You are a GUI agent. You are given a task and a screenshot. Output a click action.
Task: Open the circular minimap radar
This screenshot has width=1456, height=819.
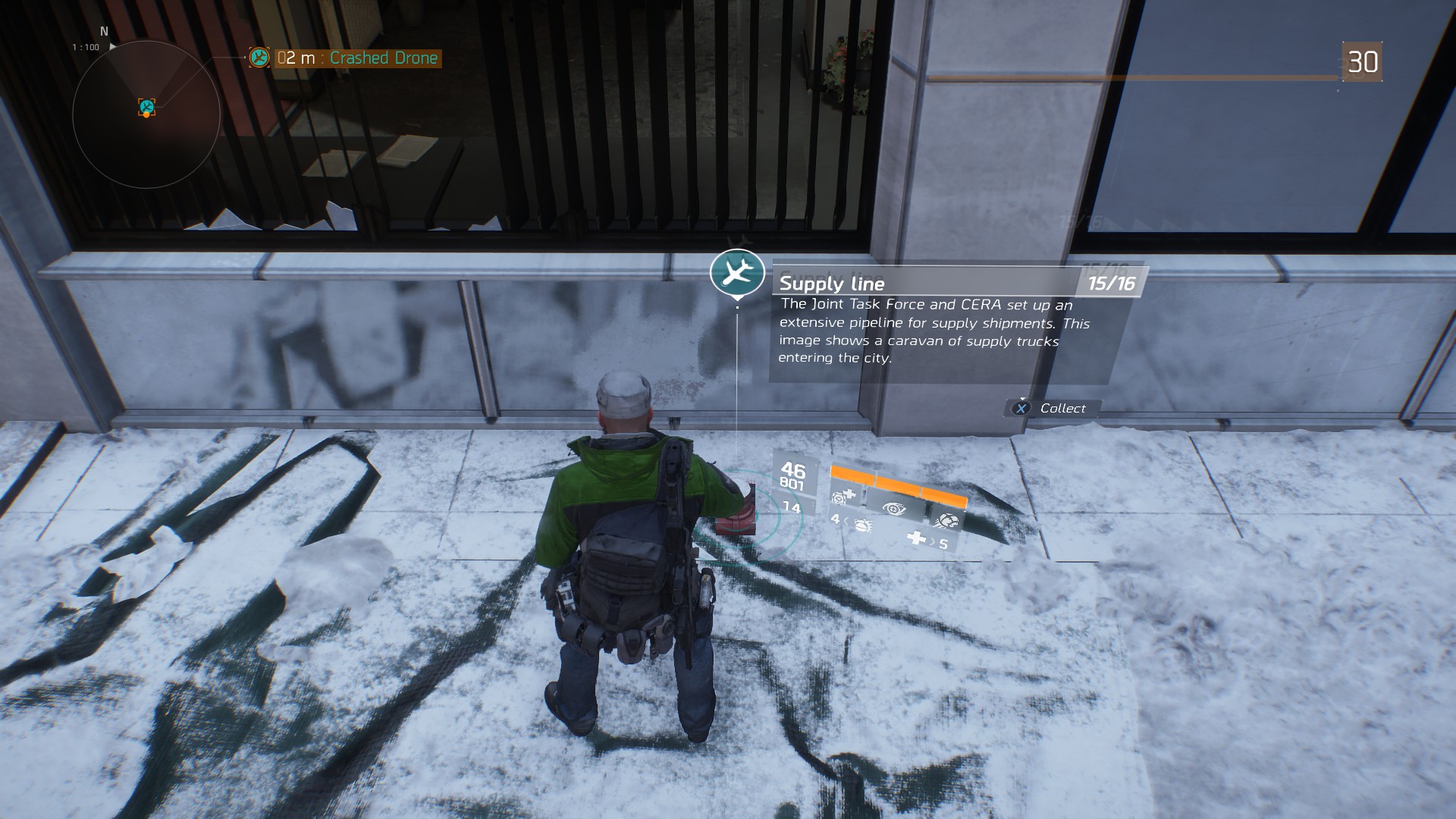pyautogui.click(x=146, y=115)
